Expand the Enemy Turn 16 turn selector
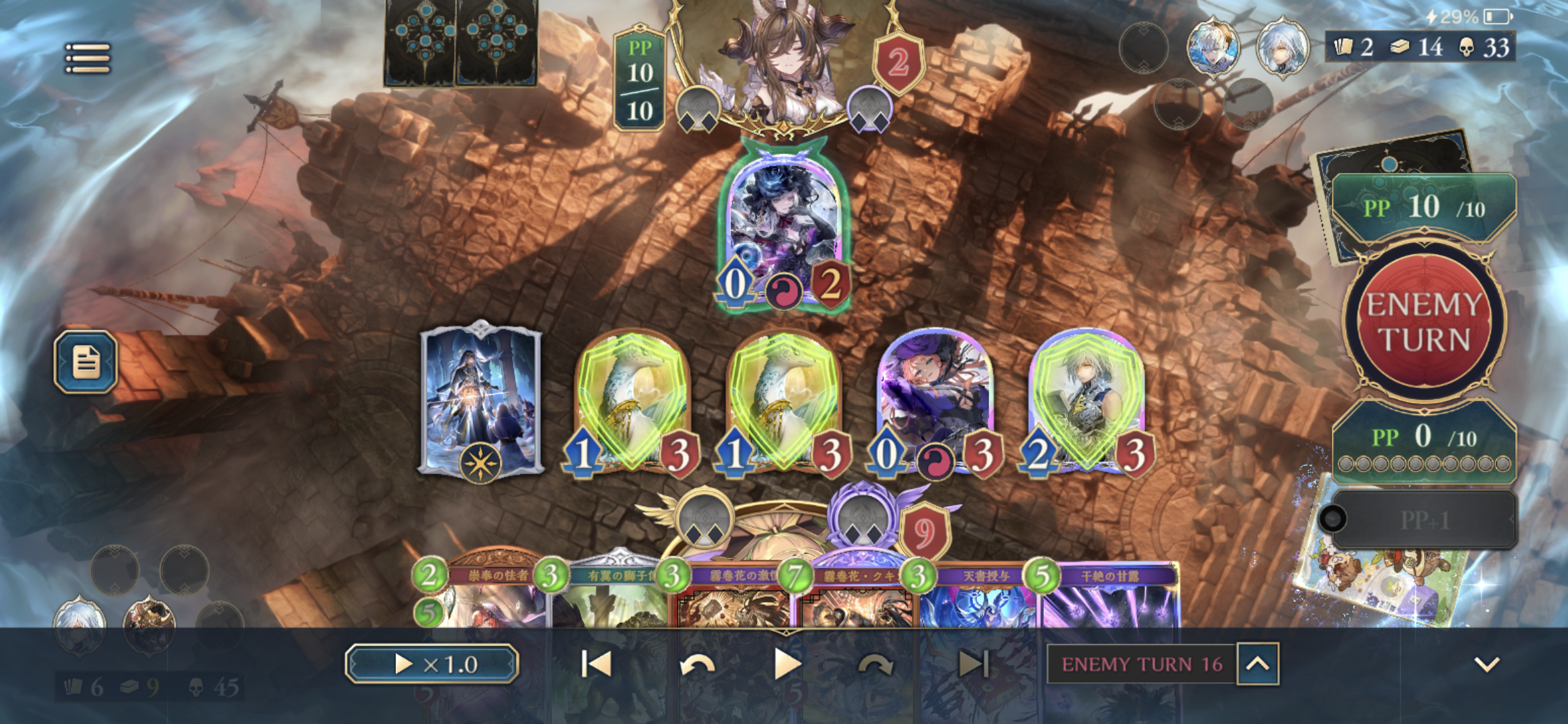This screenshot has width=1568, height=724. pyautogui.click(x=1258, y=664)
